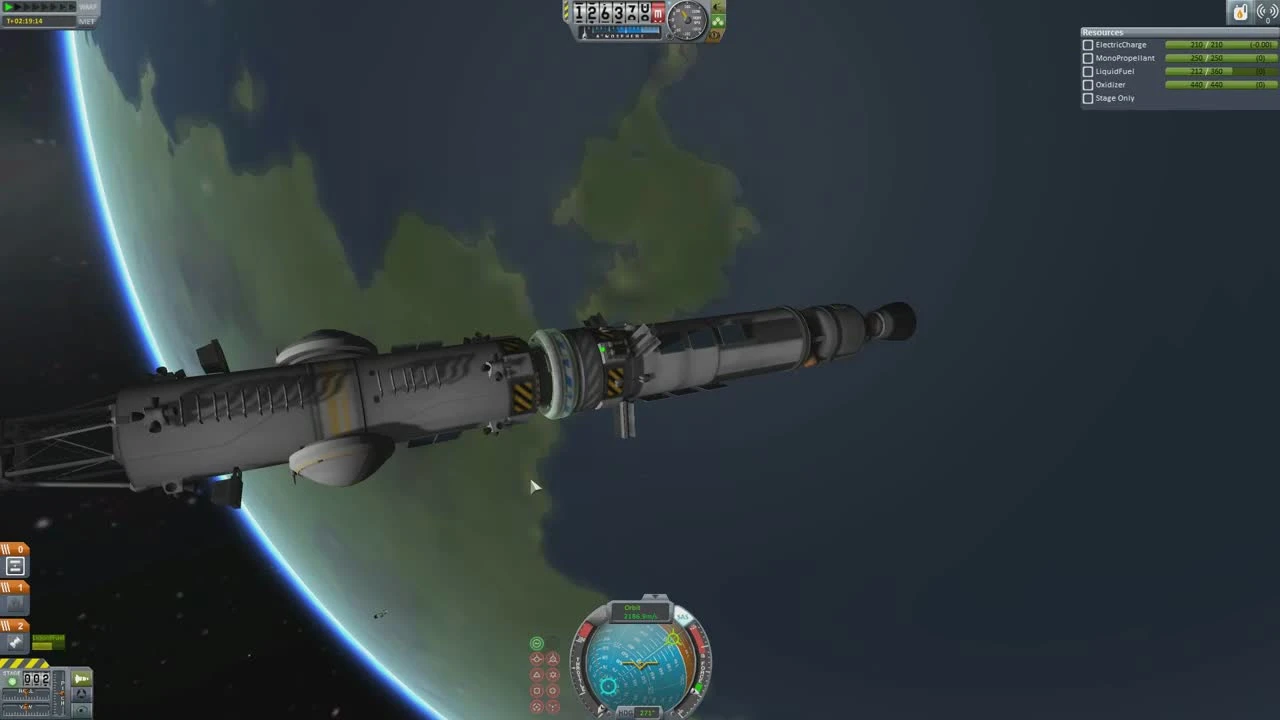Select the prograde hold SAS icon
1280x720 pixels.
tap(537, 658)
